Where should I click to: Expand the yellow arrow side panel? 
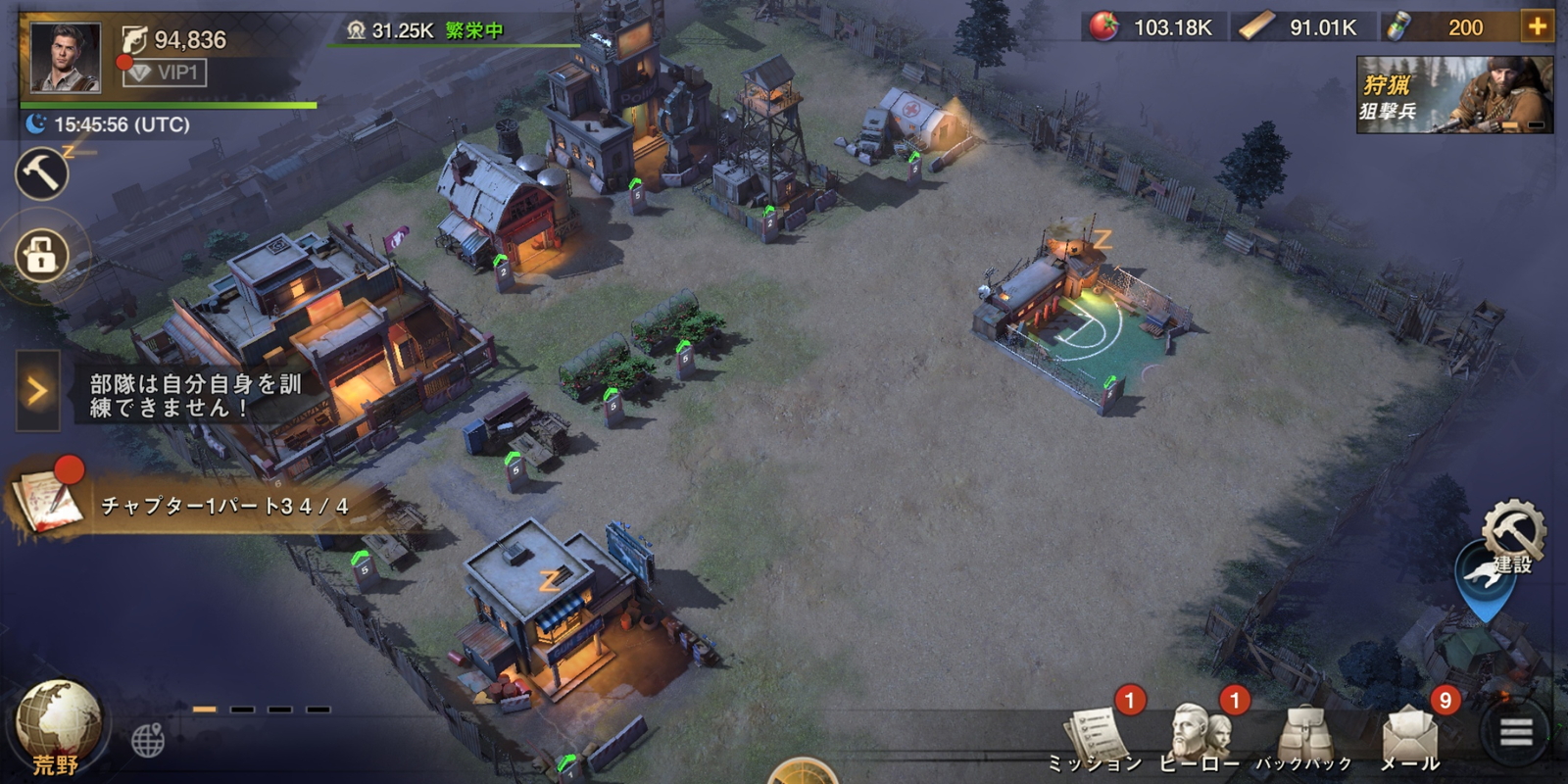37,391
